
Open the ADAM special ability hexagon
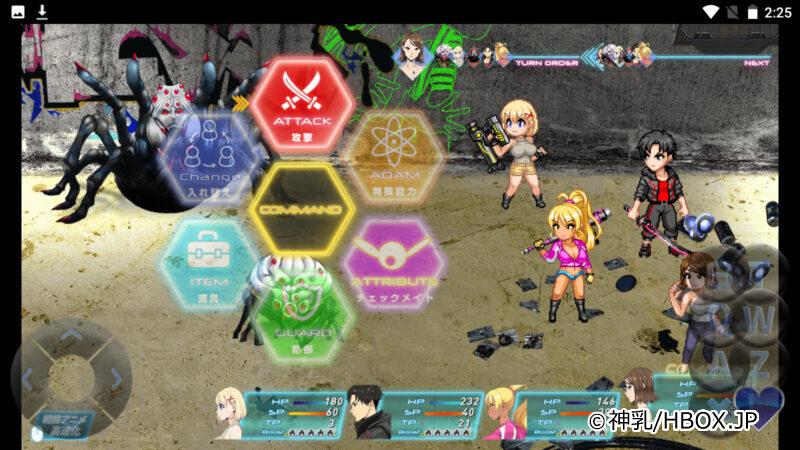(393, 155)
